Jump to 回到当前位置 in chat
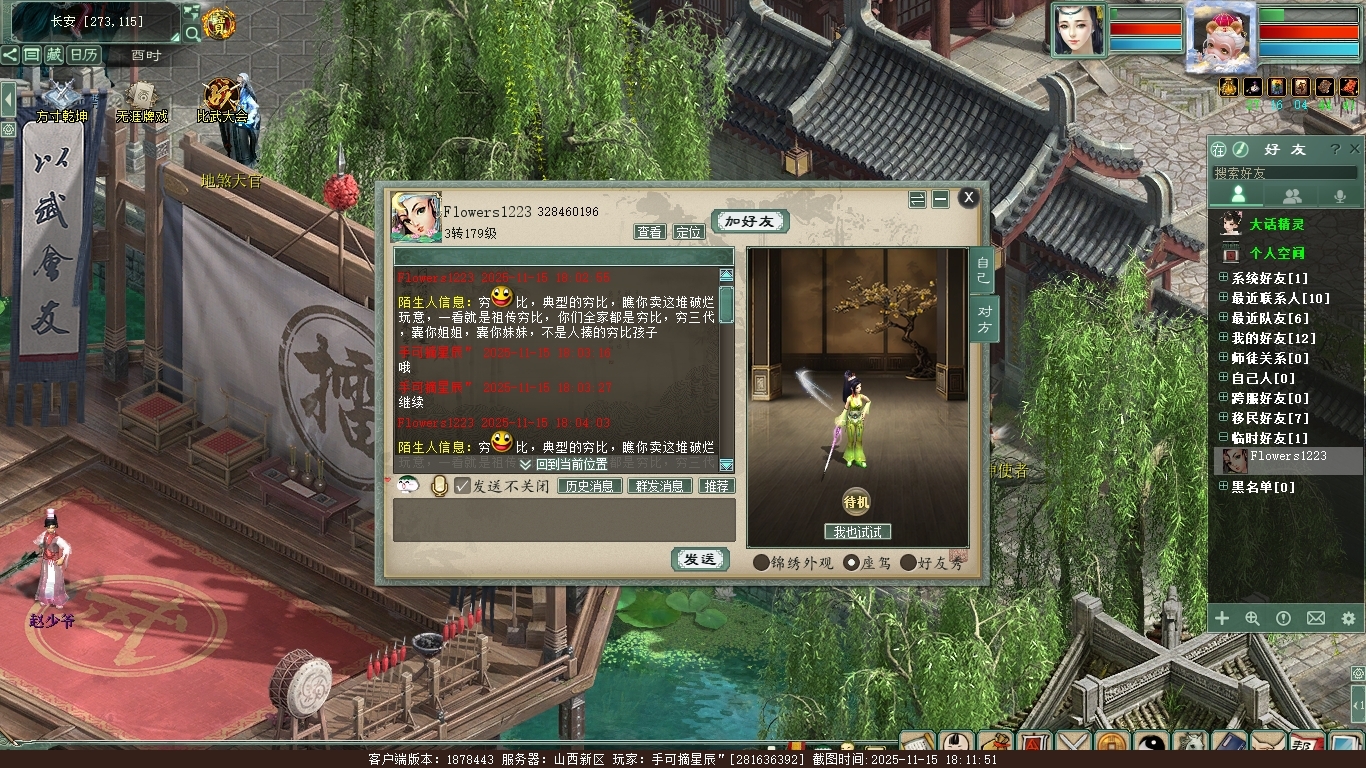The width and height of the screenshot is (1366, 768). tap(564, 465)
